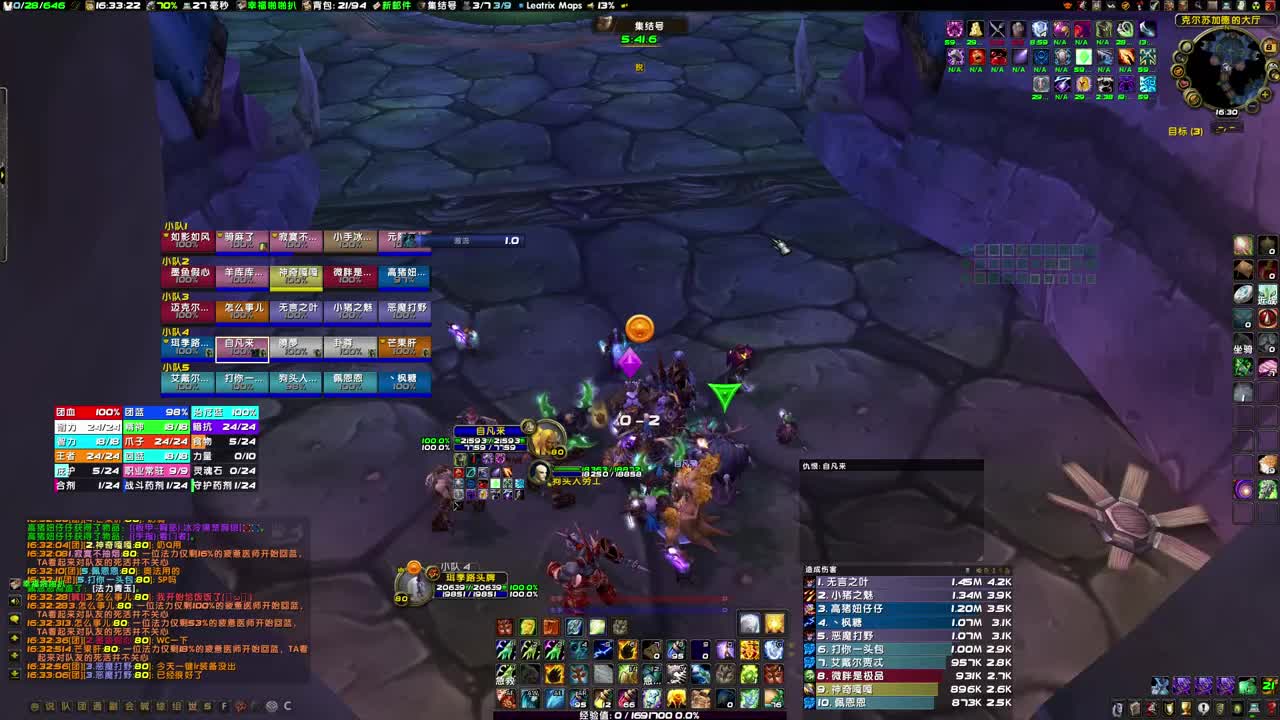Open the 造成伤害 damage meter mode selector

[822, 568]
